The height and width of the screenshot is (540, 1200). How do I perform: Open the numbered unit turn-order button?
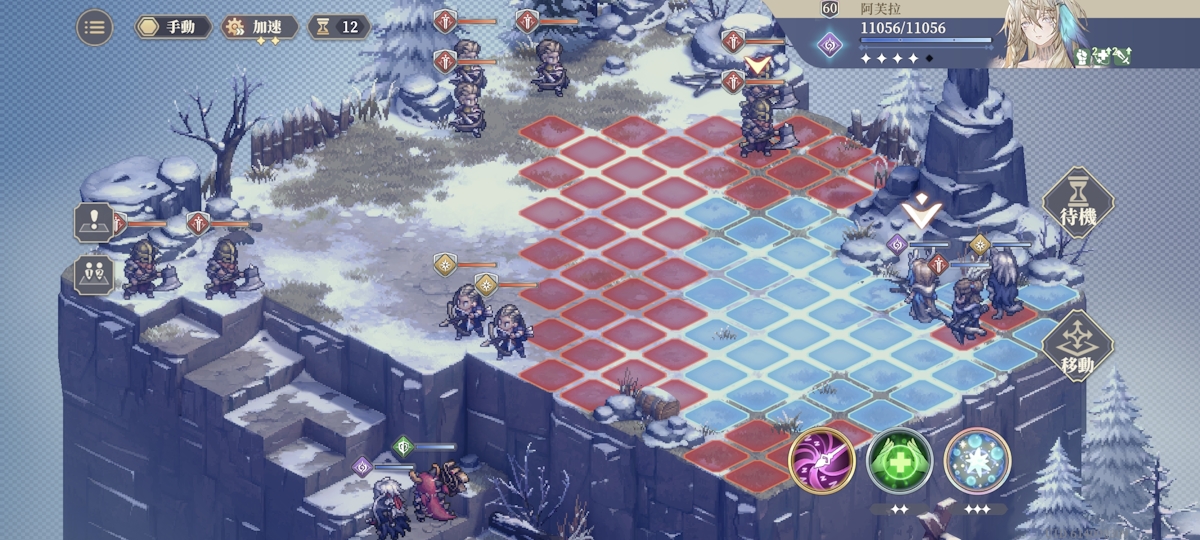pyautogui.click(x=93, y=274)
